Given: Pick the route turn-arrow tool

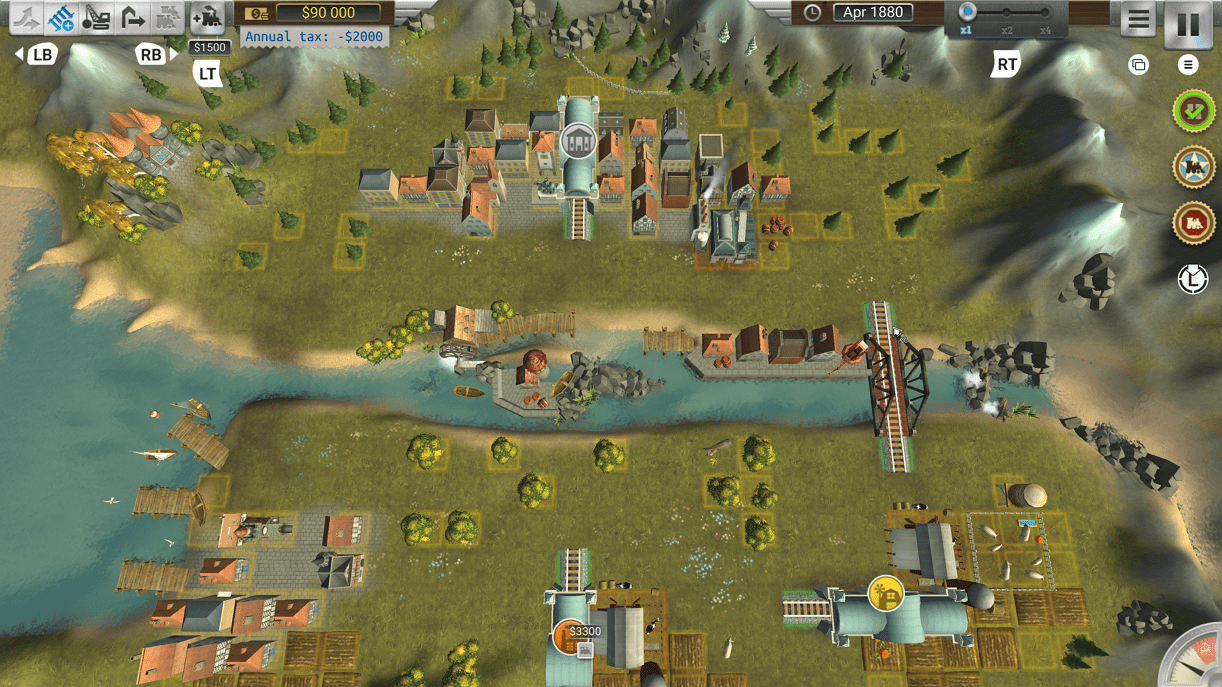Looking at the screenshot, I should (x=132, y=17).
